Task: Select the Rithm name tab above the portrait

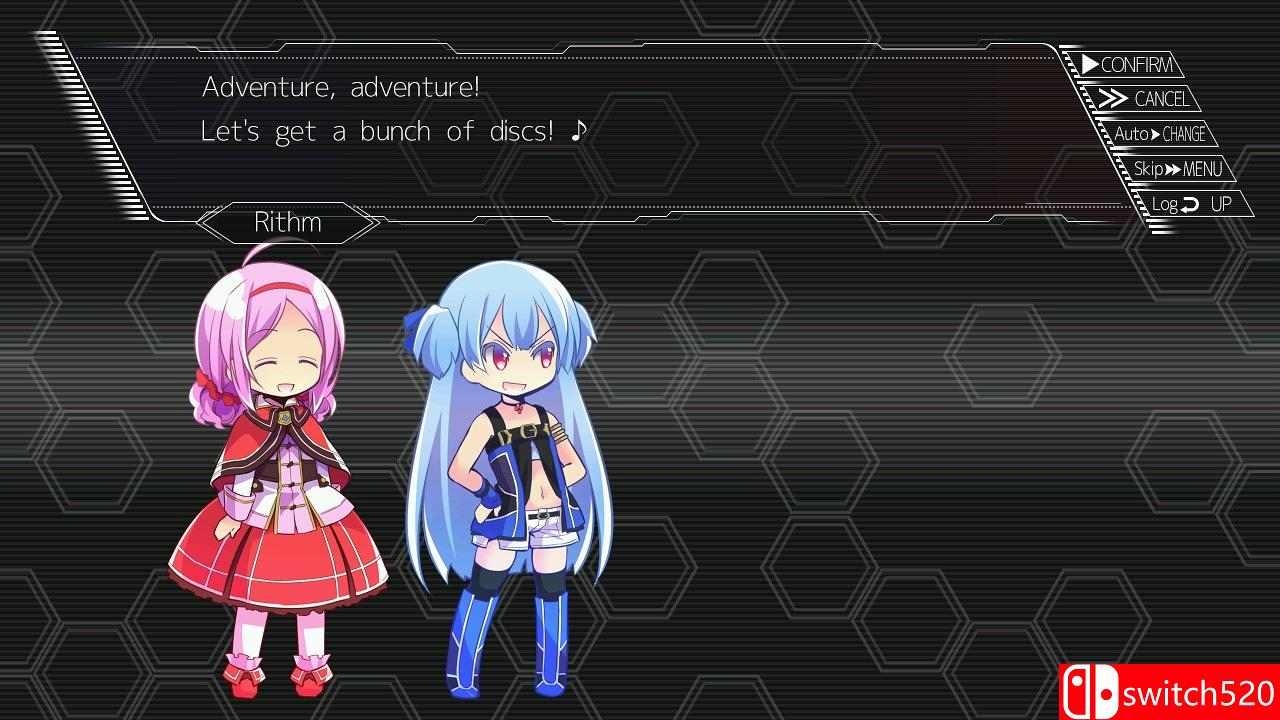Action: point(286,222)
